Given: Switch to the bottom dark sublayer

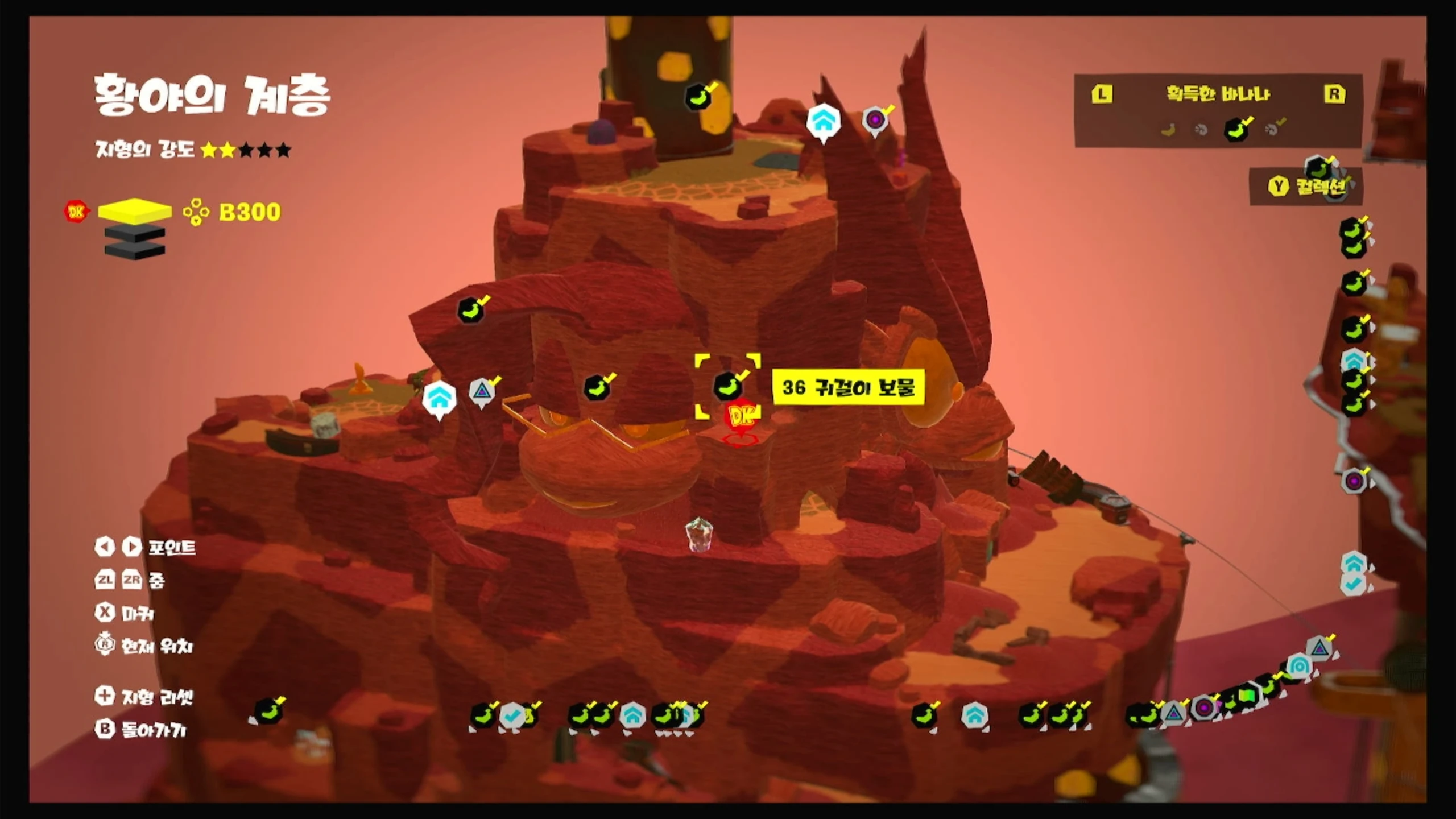Looking at the screenshot, I should 135,250.
